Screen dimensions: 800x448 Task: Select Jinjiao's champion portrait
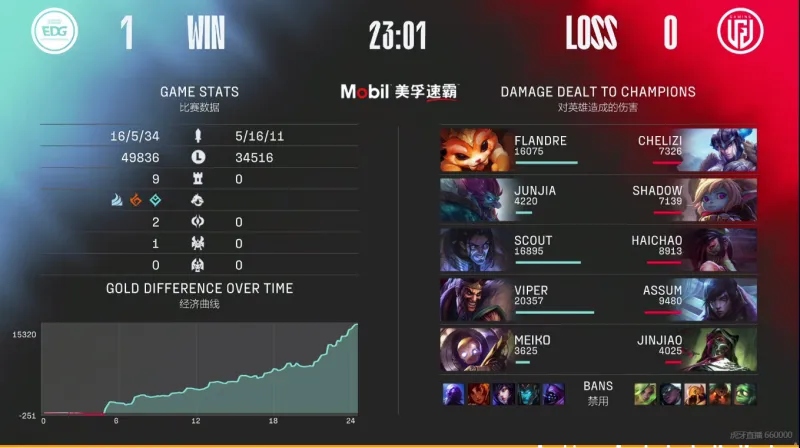tap(722, 349)
